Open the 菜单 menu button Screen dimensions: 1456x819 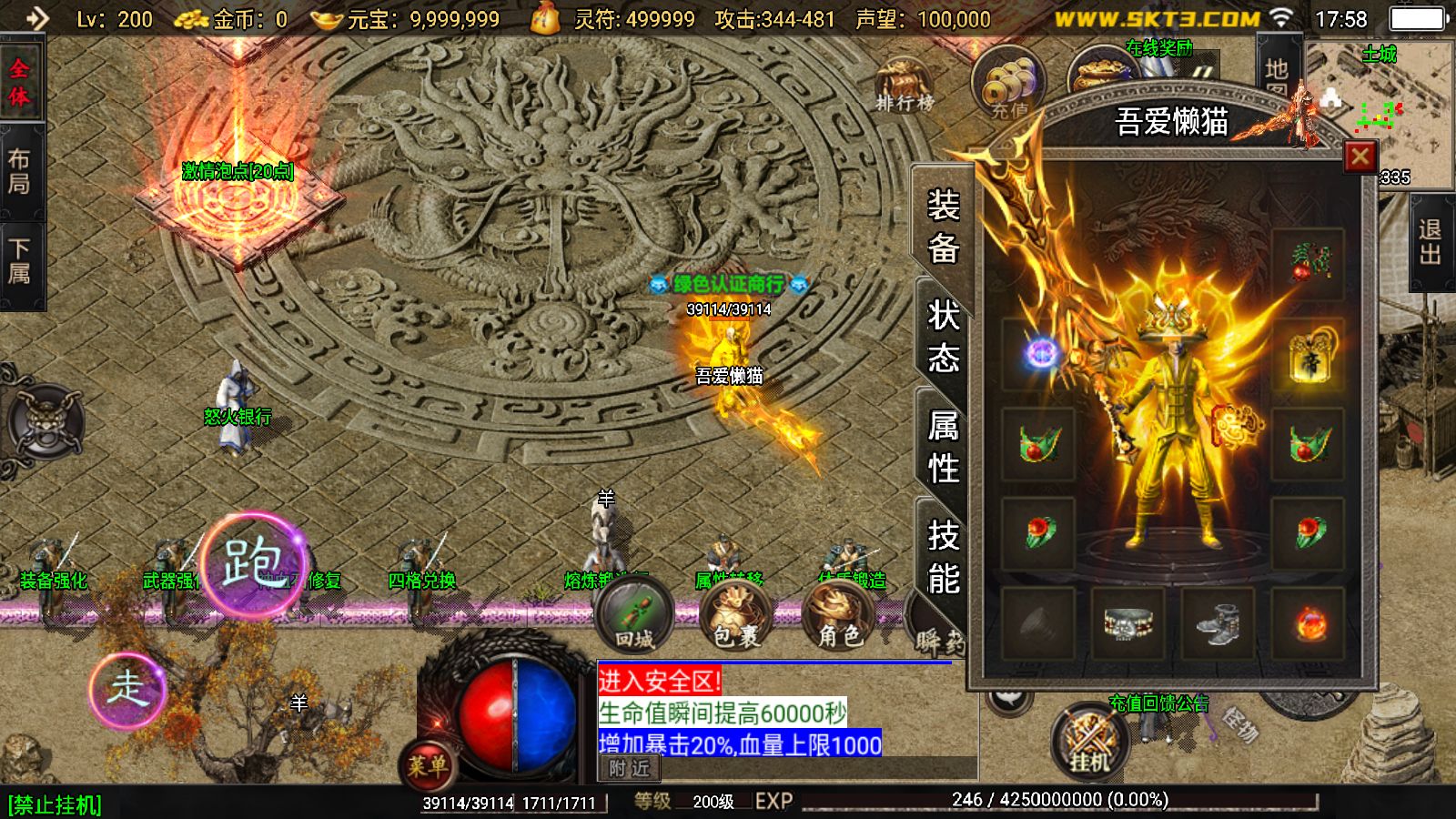(x=426, y=764)
